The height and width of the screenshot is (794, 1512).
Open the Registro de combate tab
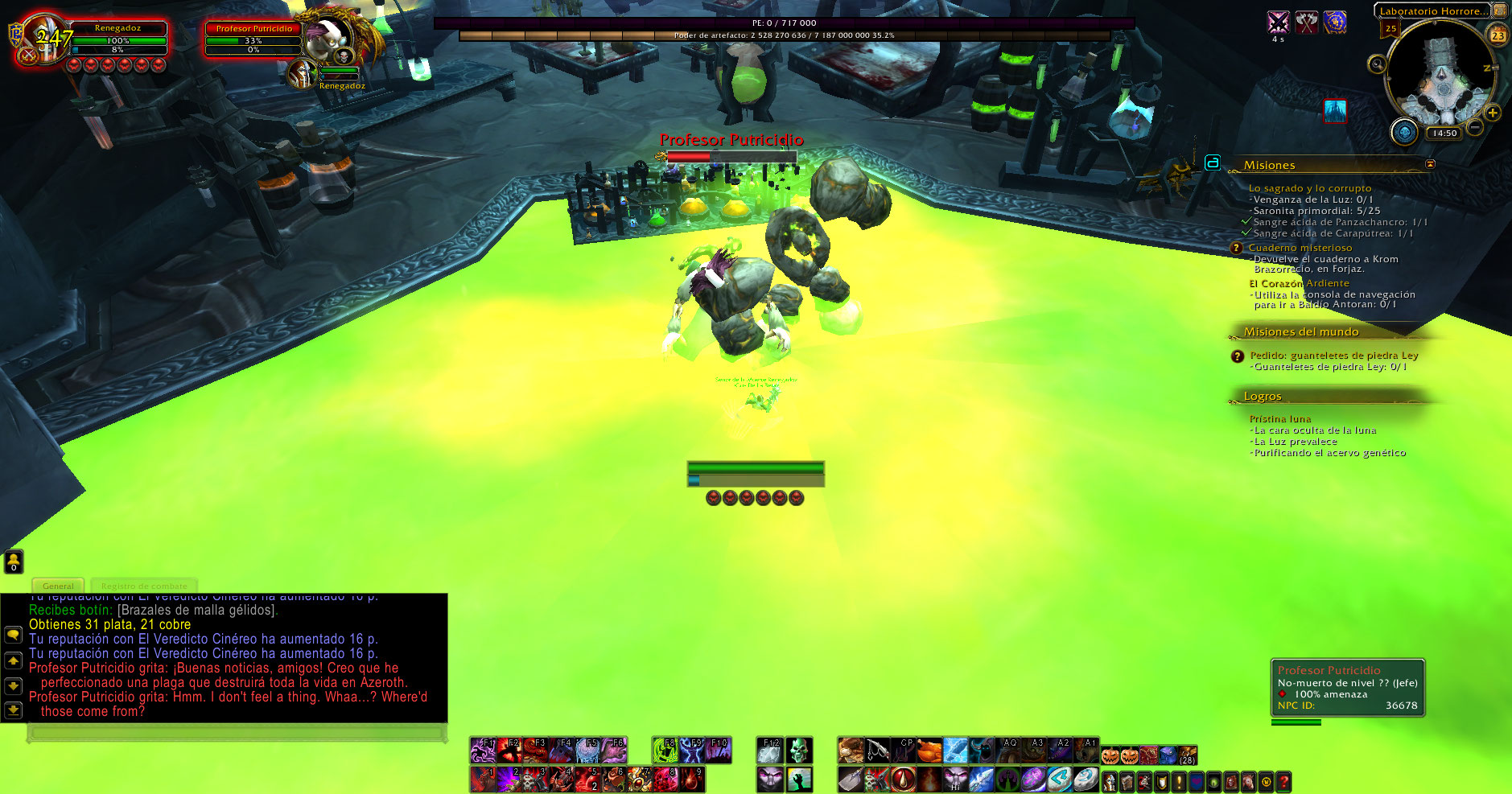coord(144,586)
